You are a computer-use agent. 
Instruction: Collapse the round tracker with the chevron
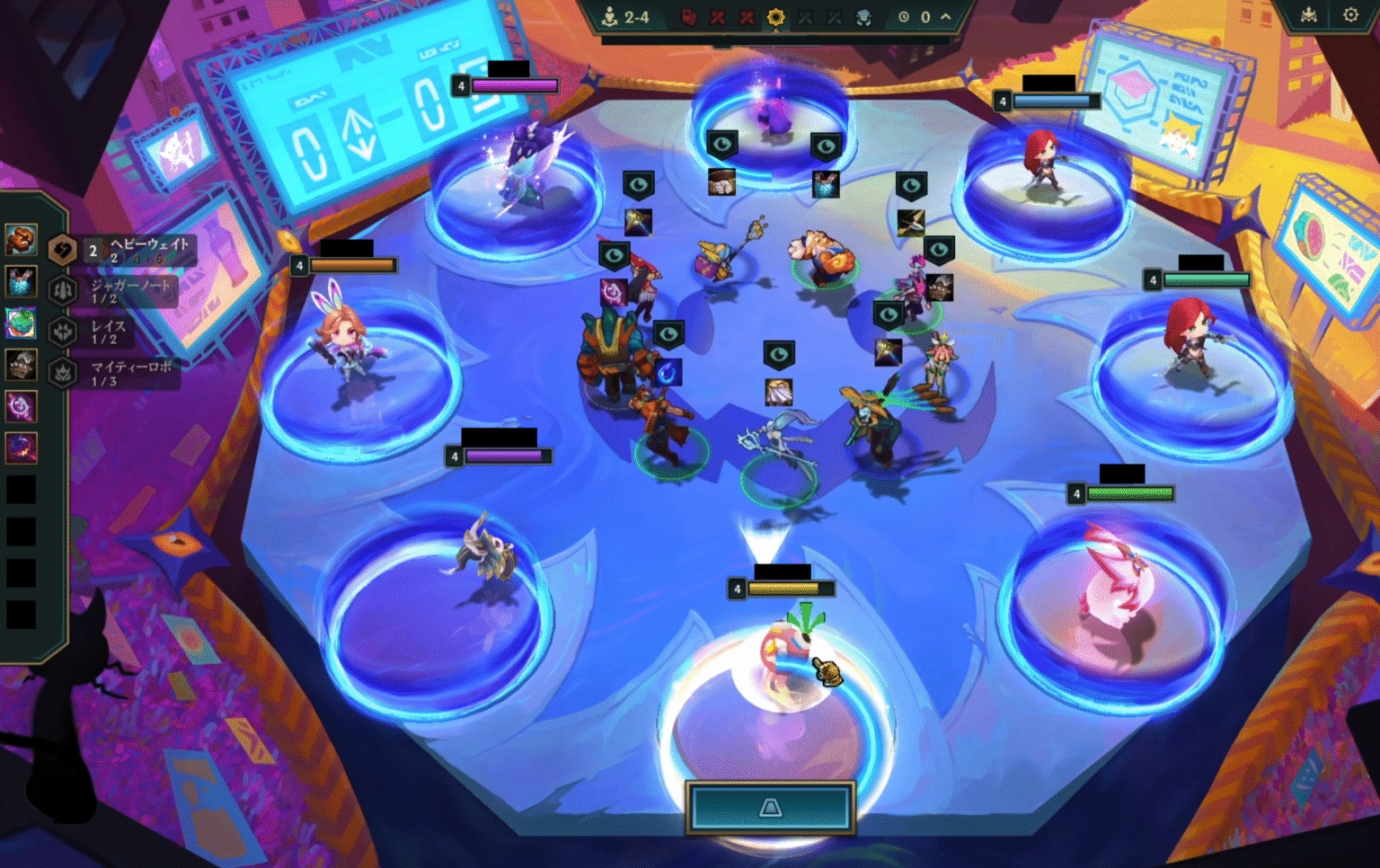tap(946, 15)
